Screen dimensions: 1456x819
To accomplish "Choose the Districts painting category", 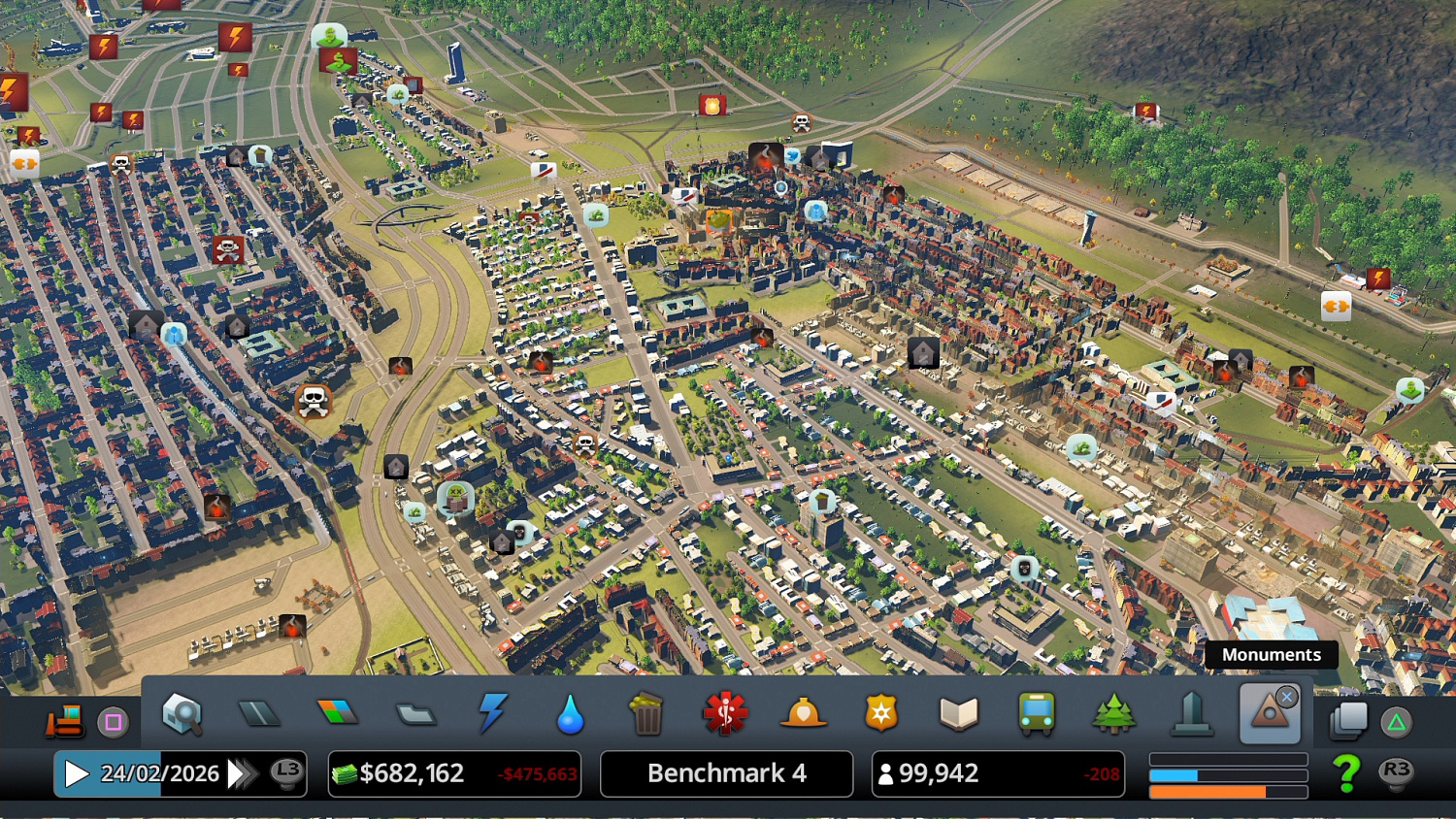I will [x=415, y=715].
